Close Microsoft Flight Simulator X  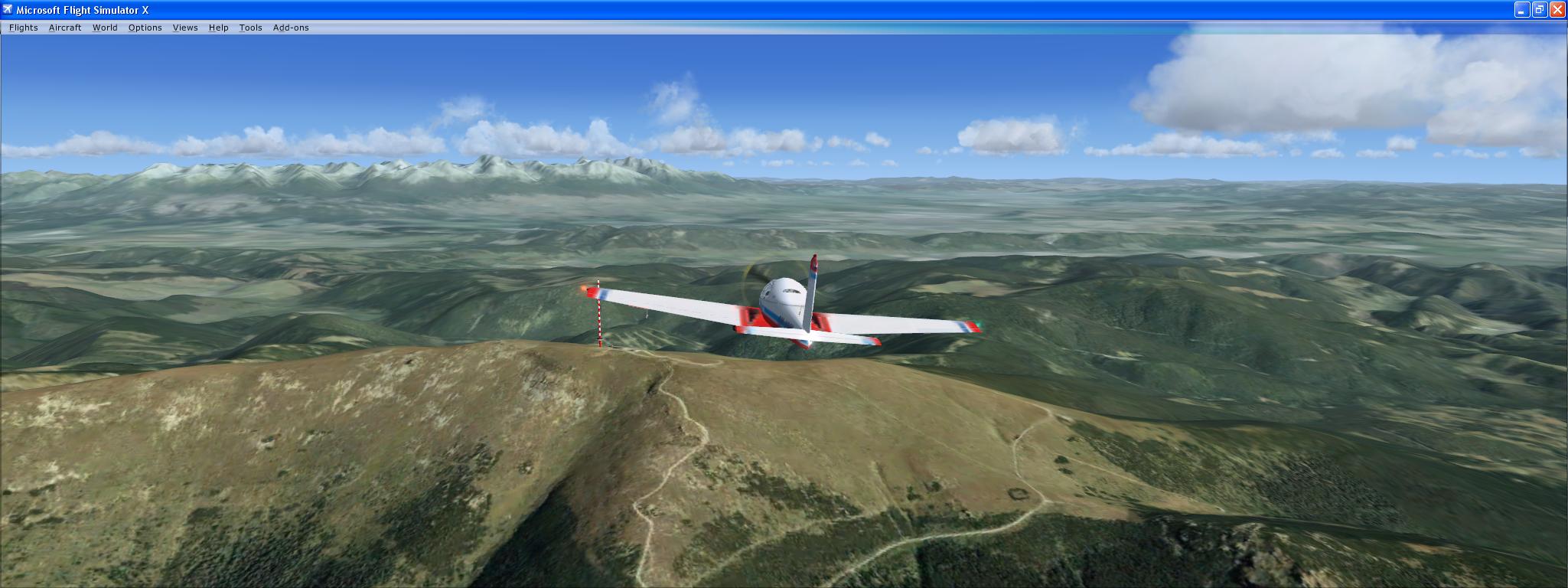(1559, 10)
